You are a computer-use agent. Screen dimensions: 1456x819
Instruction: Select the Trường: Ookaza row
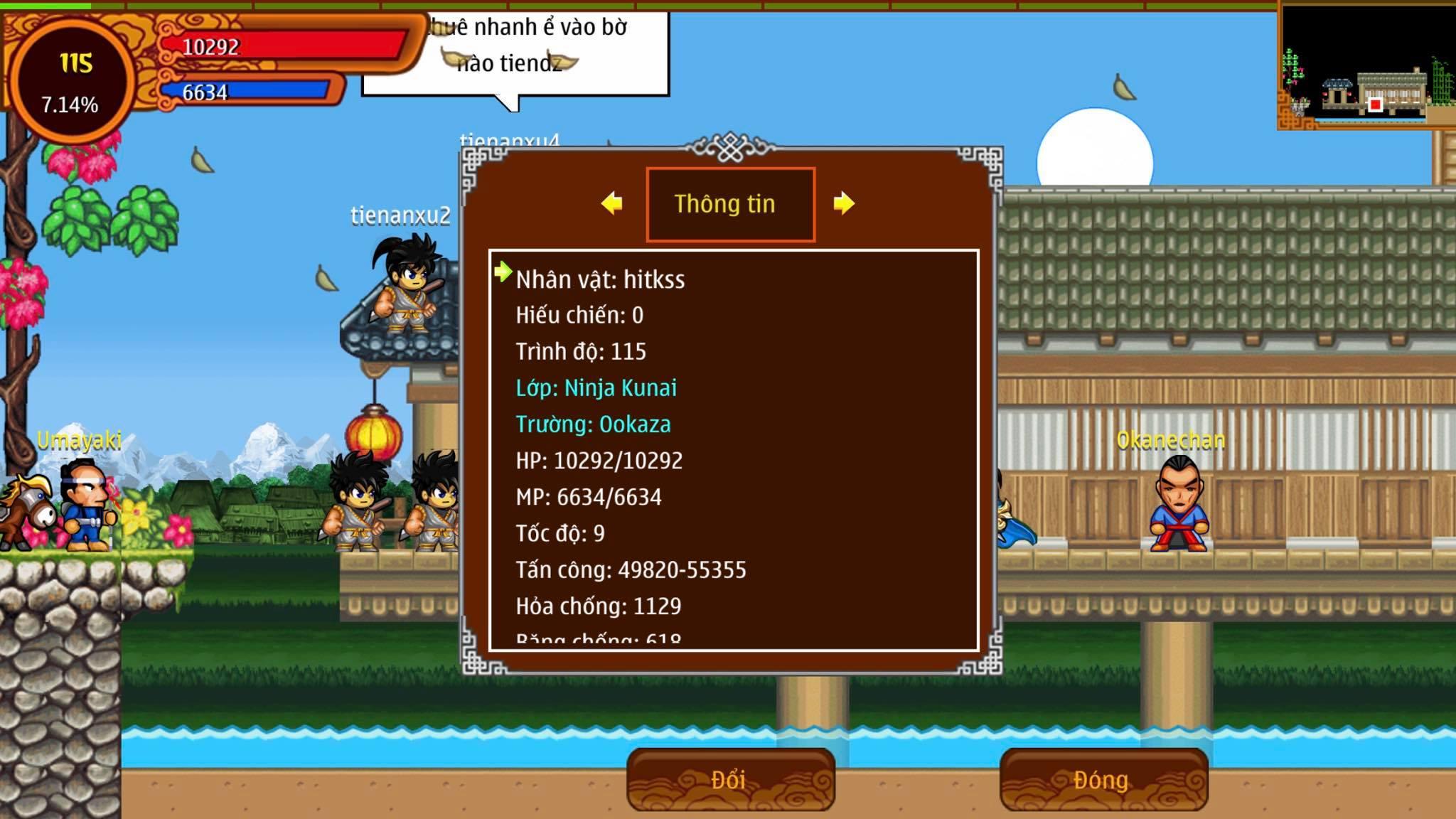pos(593,424)
